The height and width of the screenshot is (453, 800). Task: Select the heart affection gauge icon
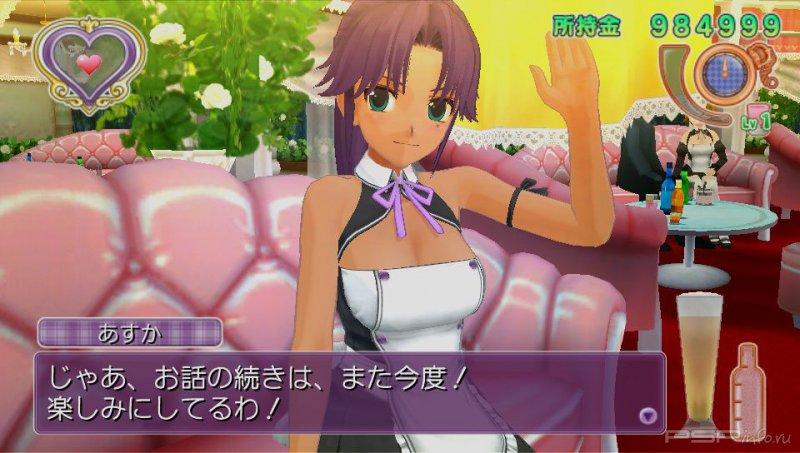pyautogui.click(x=88, y=63)
